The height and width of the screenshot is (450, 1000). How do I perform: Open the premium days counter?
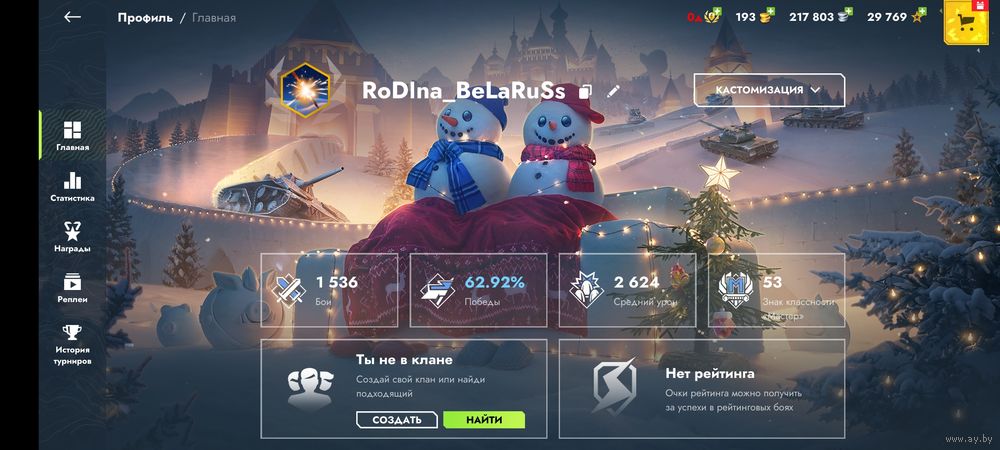point(702,17)
